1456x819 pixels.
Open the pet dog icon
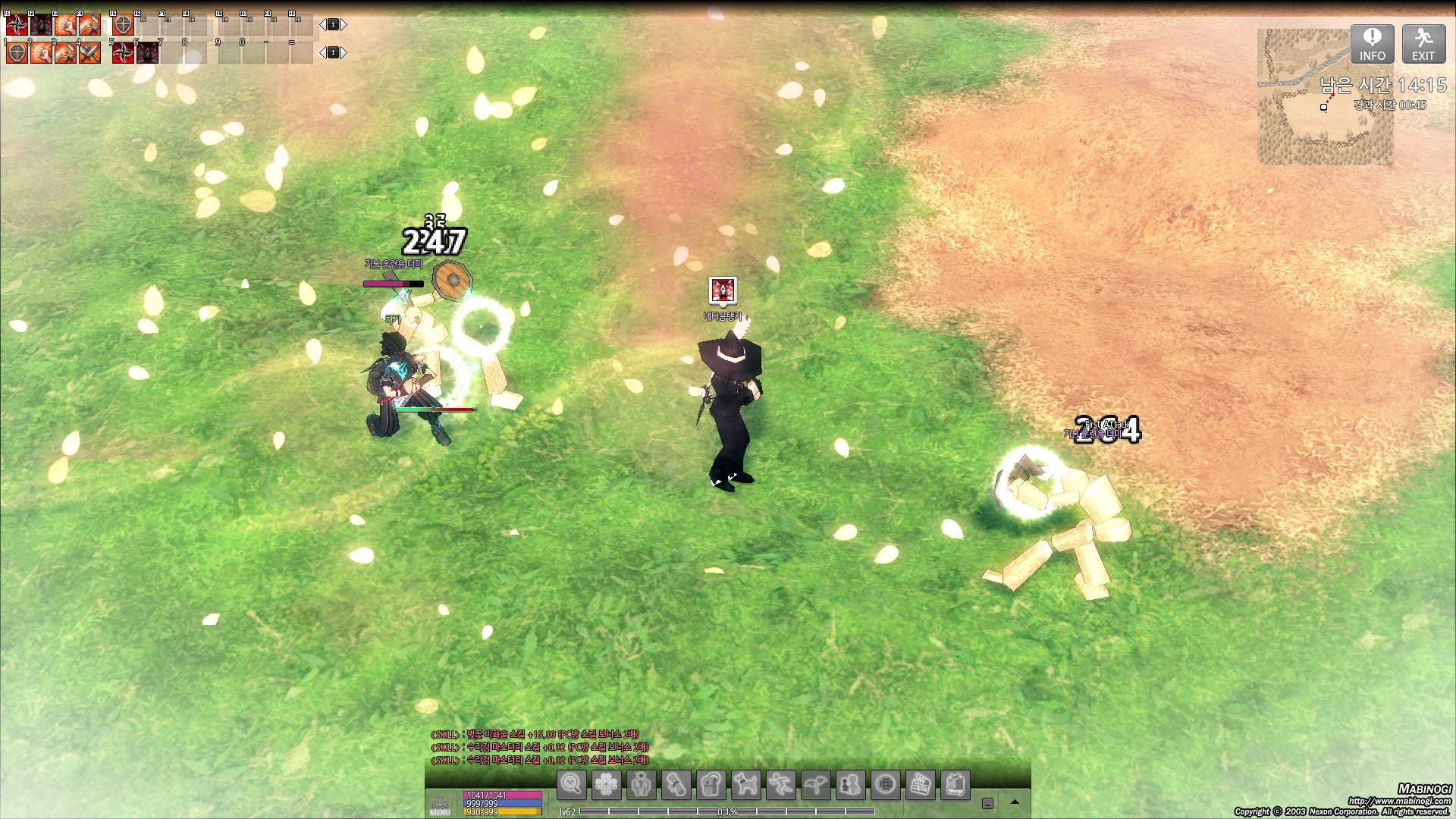pos(745,785)
